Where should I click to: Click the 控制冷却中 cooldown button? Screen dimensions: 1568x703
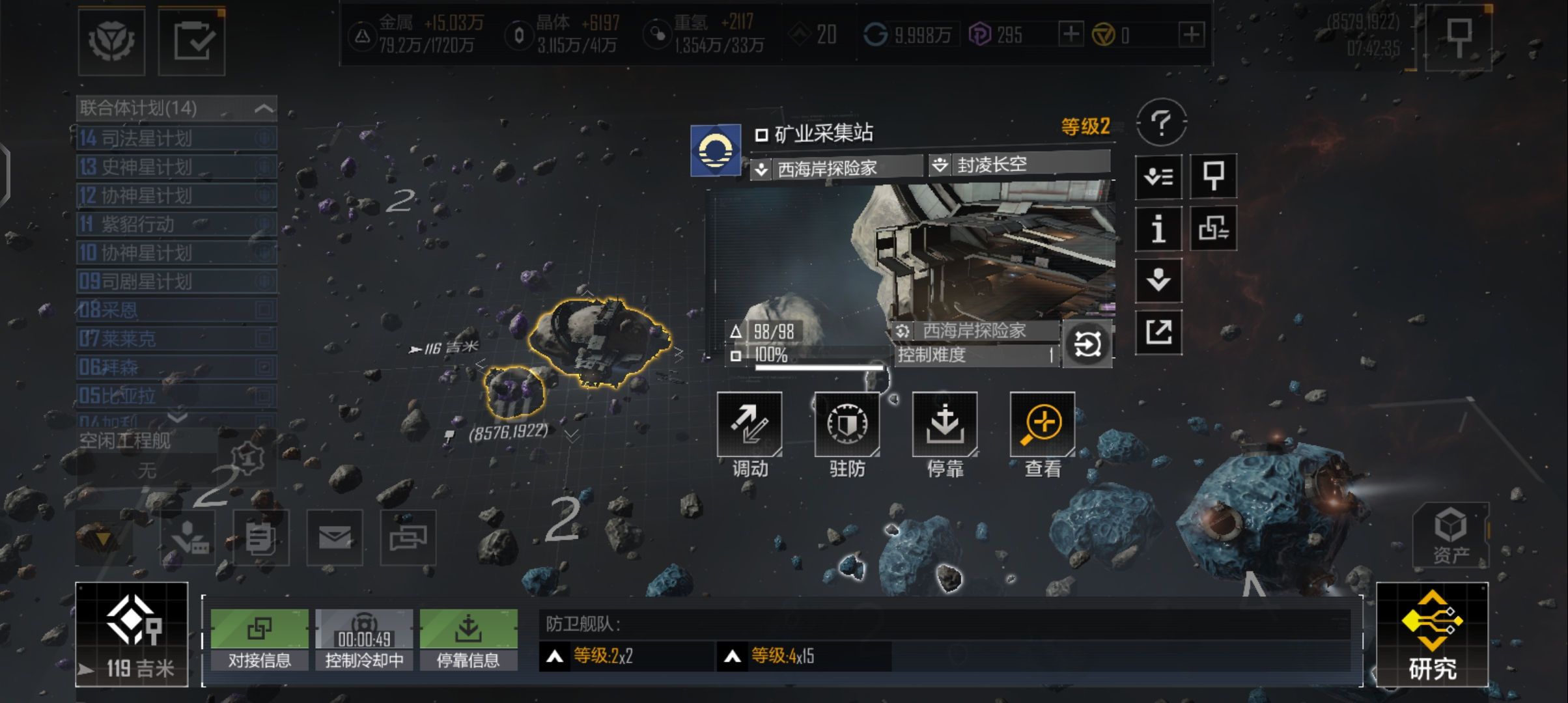point(364,640)
